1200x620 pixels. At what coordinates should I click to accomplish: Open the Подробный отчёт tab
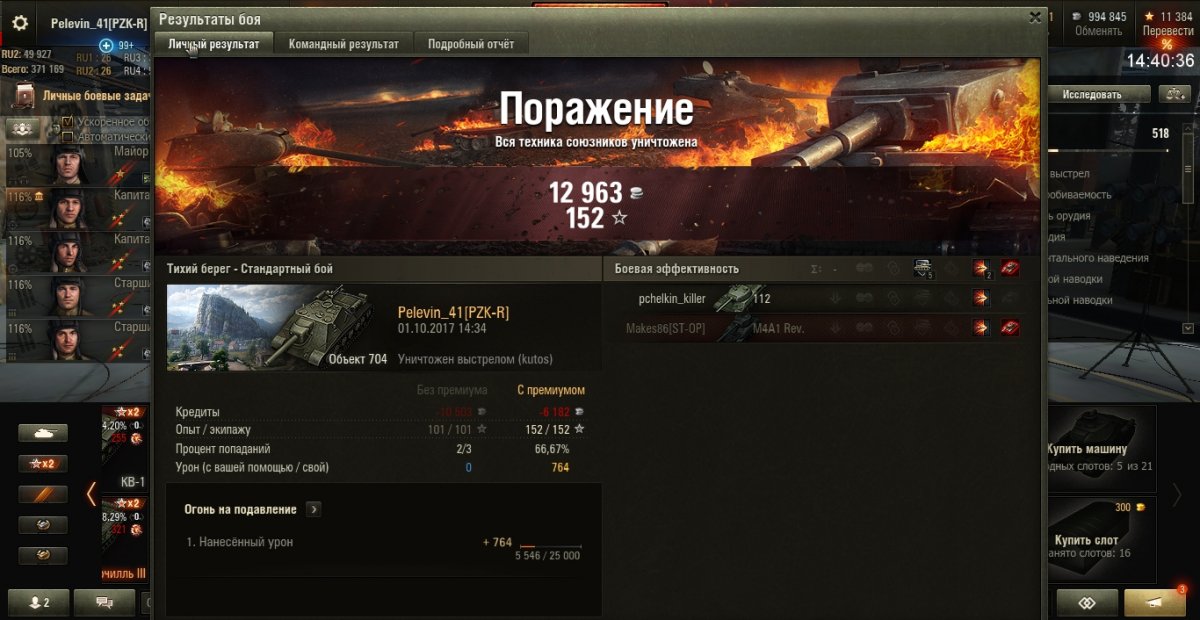[x=471, y=44]
